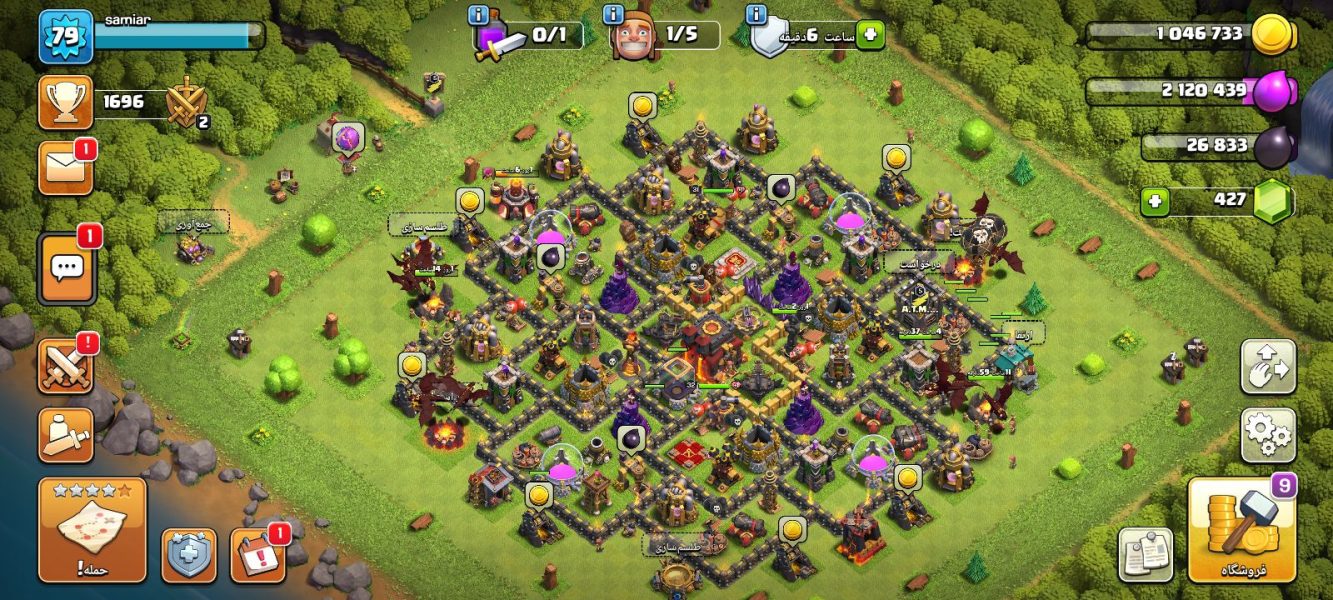View the crossed swords battle log

click(66, 365)
